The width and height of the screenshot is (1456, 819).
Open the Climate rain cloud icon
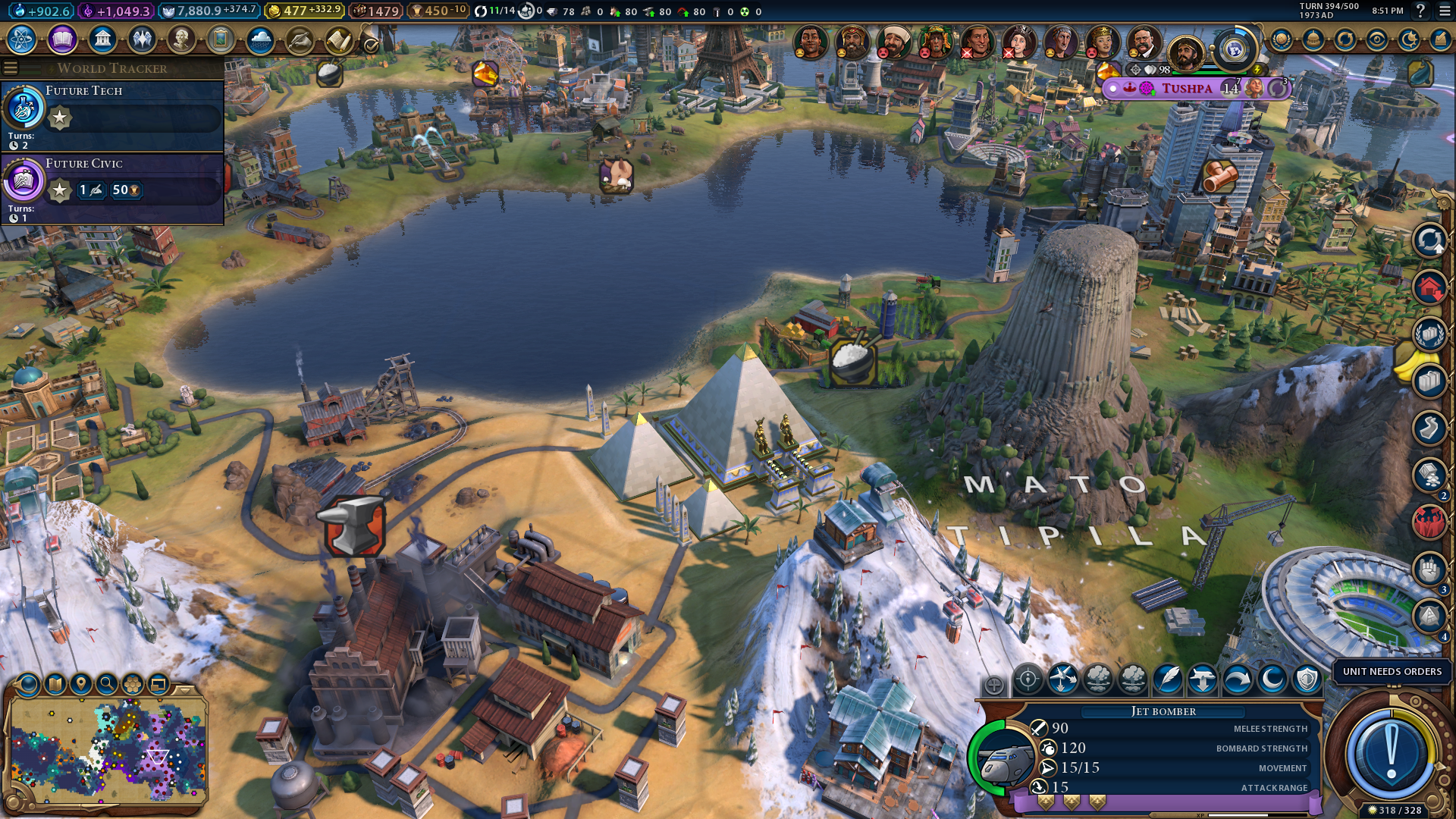260,39
